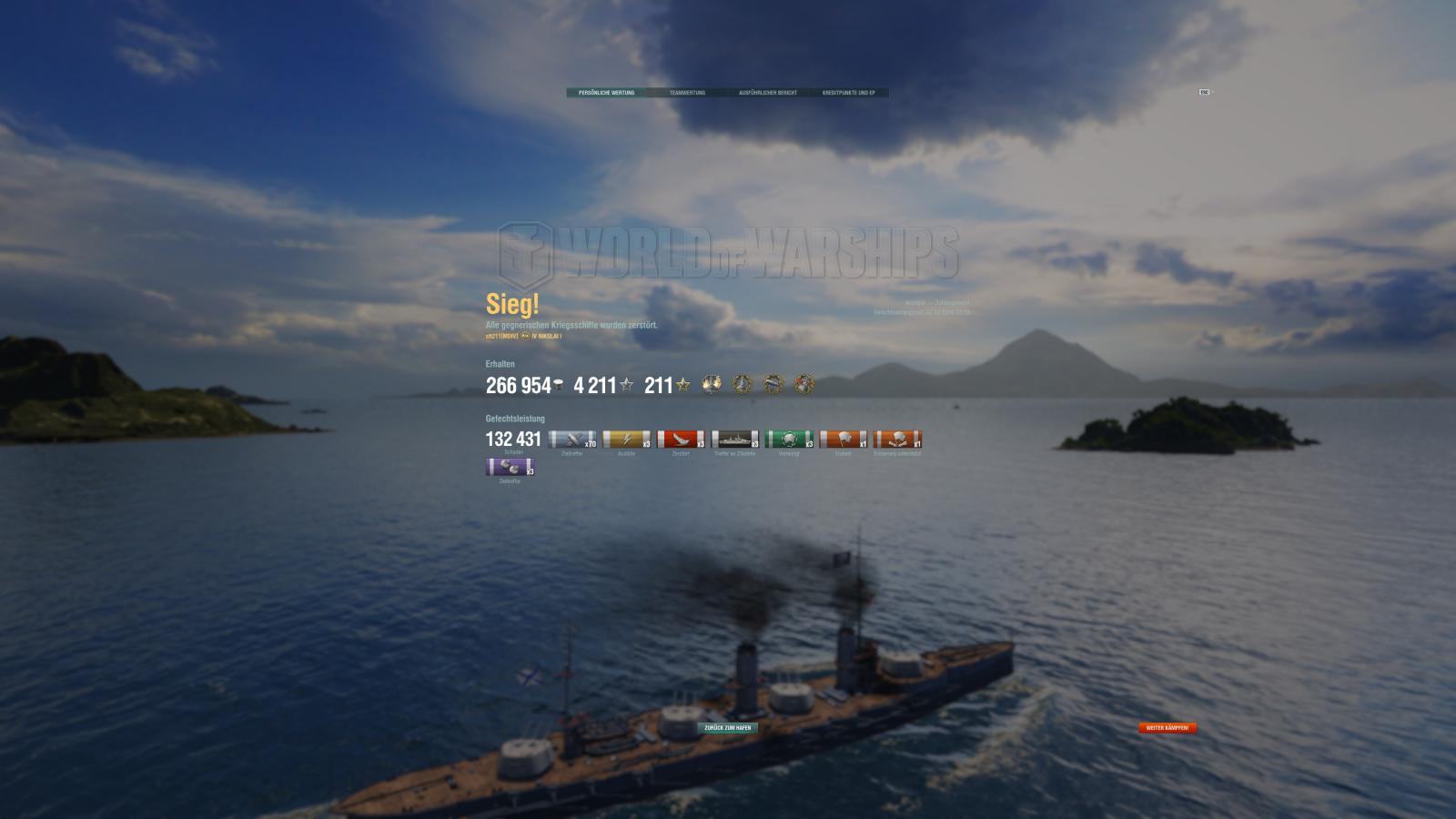The height and width of the screenshot is (819, 1456).
Task: Select the orange Erobert ribbon with x1
Action: tap(843, 440)
